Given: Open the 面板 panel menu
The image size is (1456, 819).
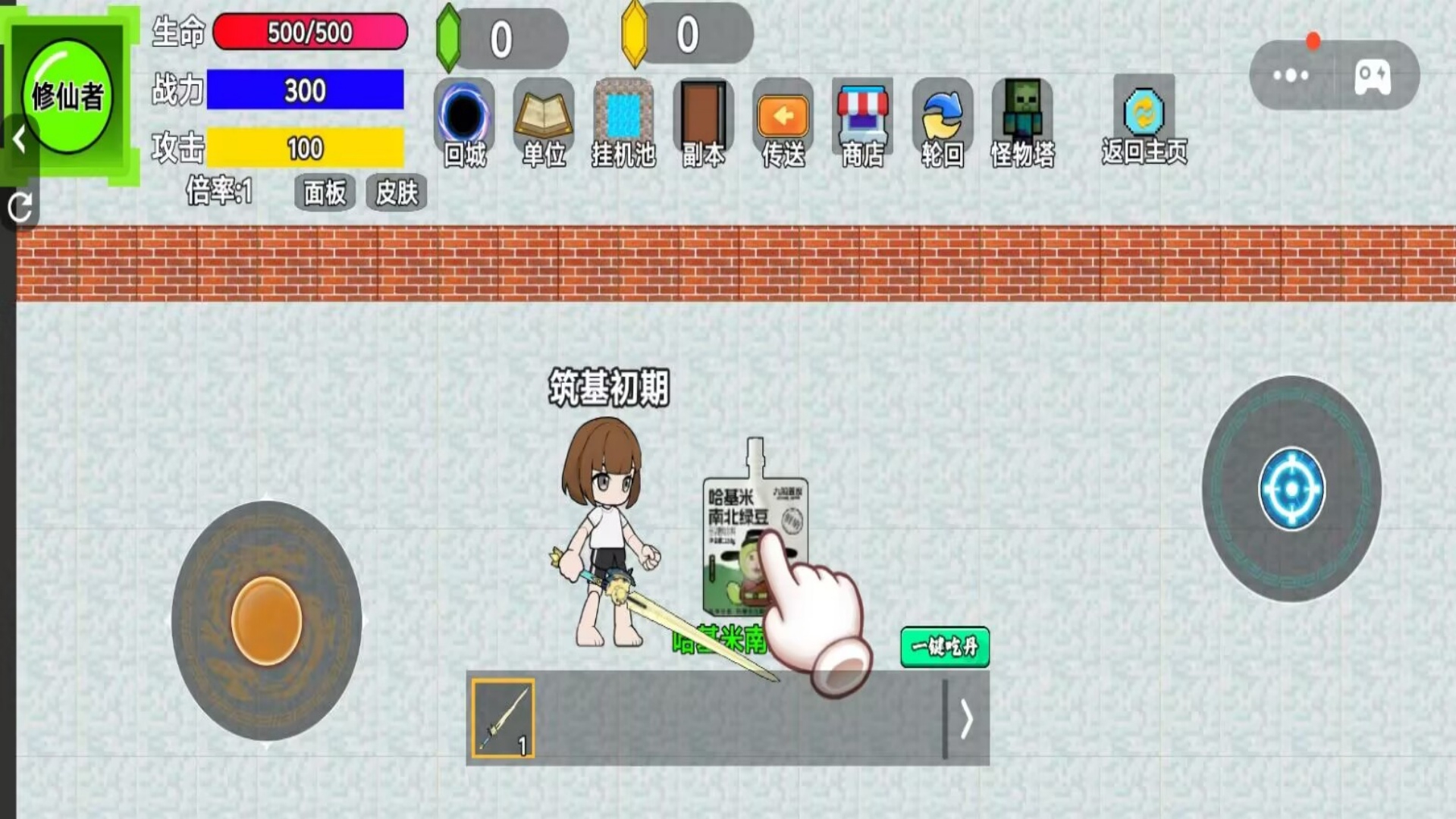Looking at the screenshot, I should pyautogui.click(x=325, y=193).
